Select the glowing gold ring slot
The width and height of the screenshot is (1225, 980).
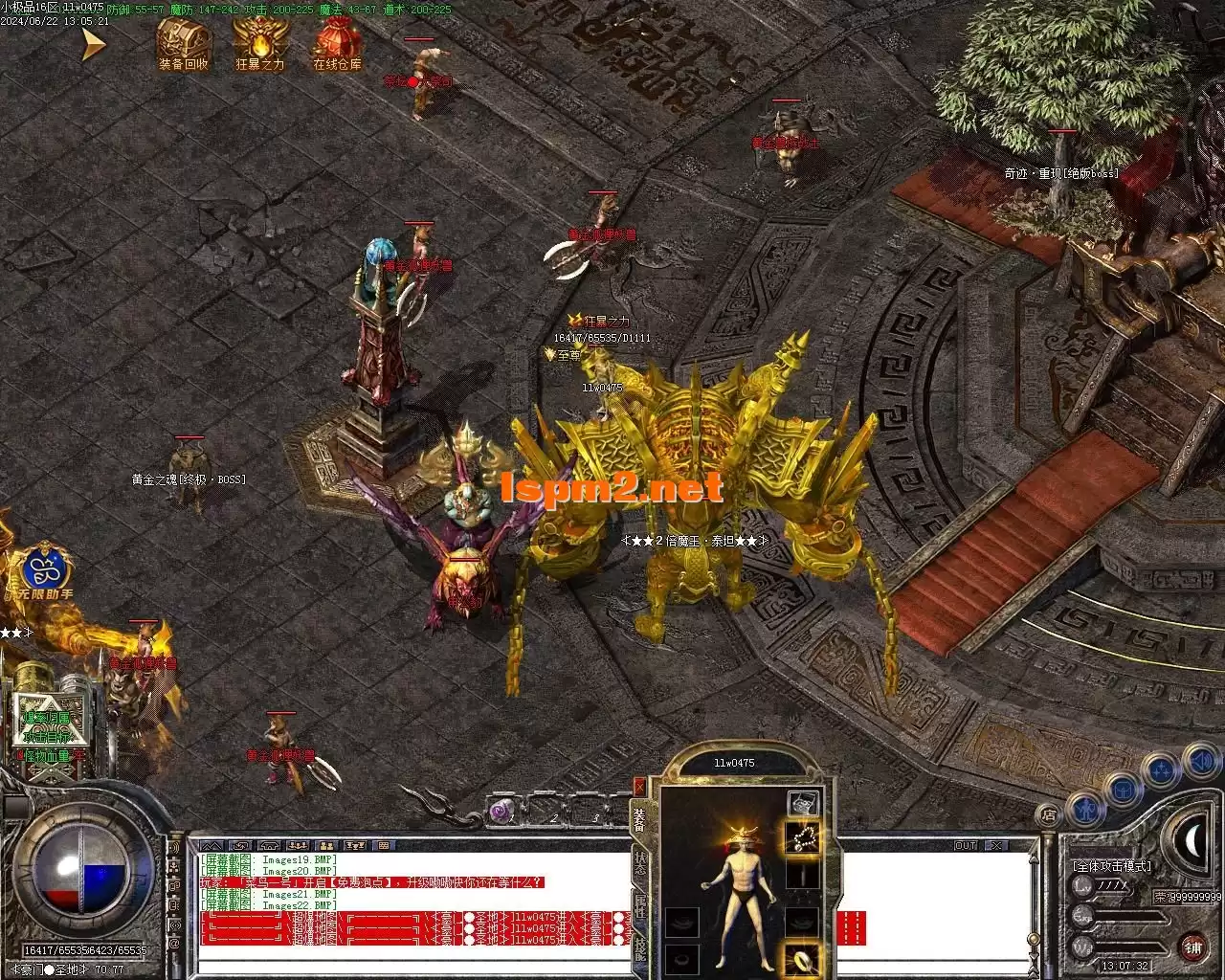802,958
